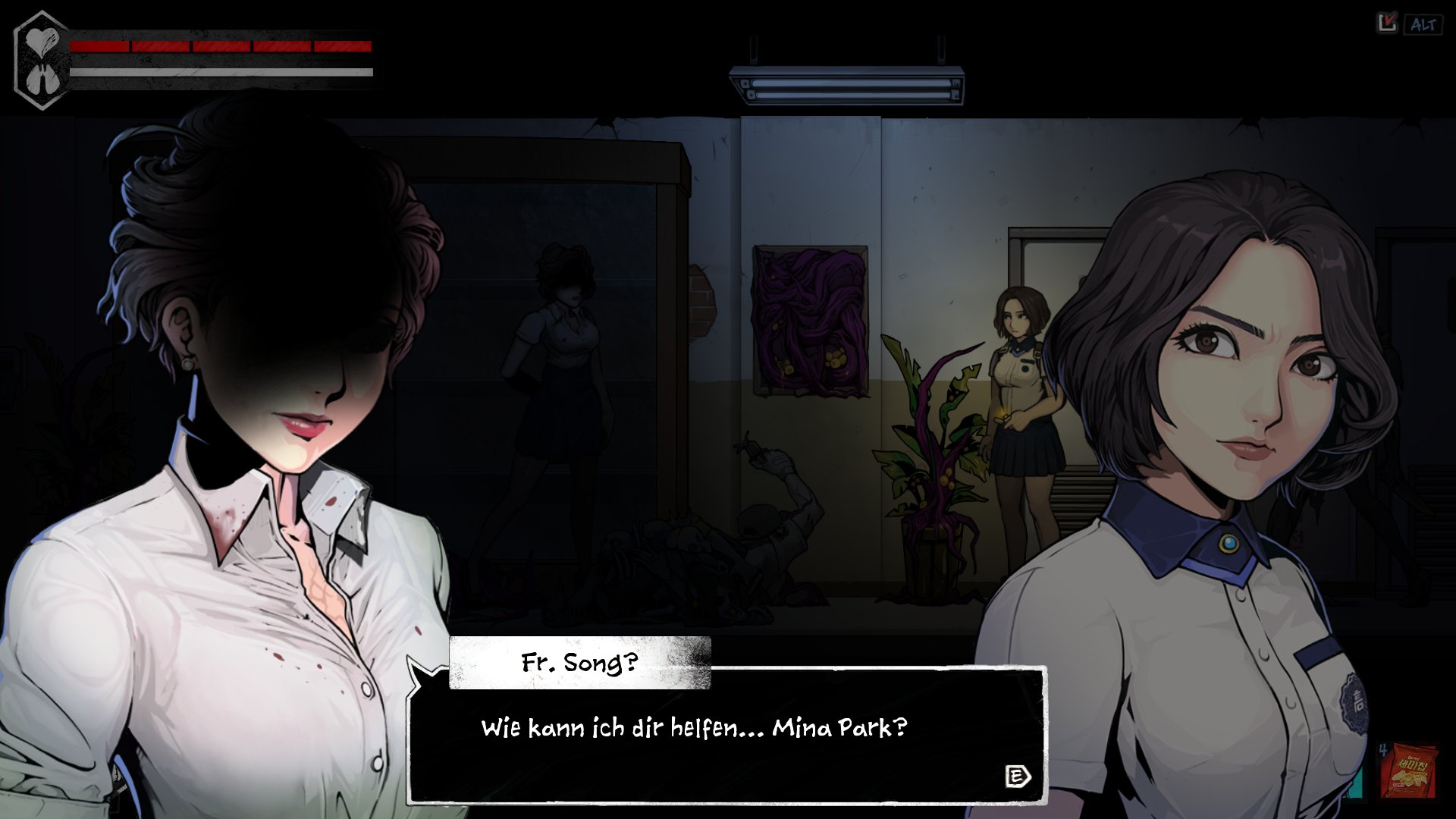
Task: Advance the dialogue box from Fr. Song
Action: (x=1017, y=776)
